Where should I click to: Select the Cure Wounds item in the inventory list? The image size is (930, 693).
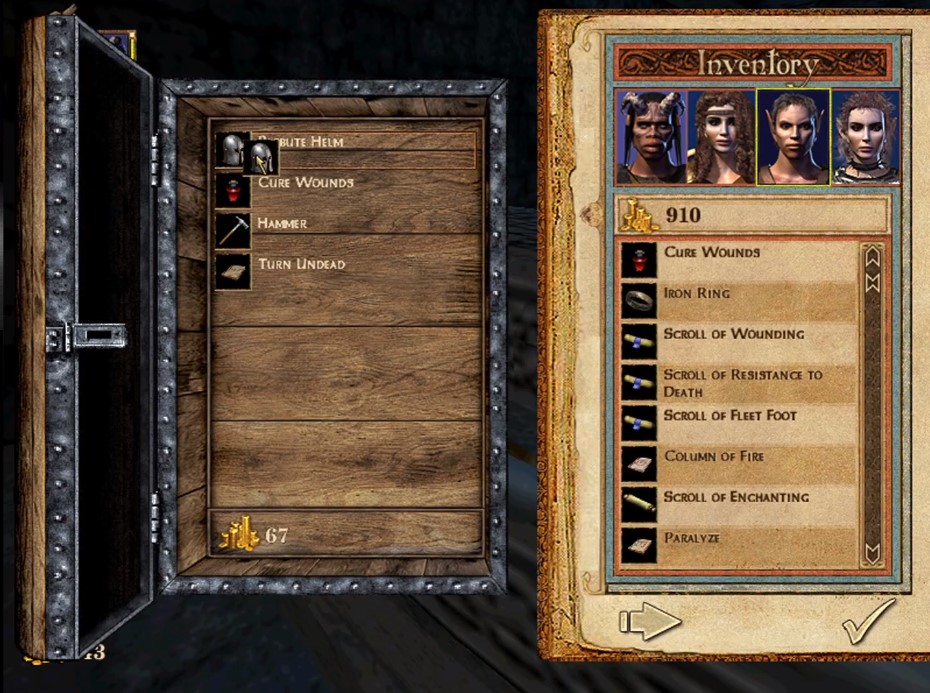pos(711,254)
